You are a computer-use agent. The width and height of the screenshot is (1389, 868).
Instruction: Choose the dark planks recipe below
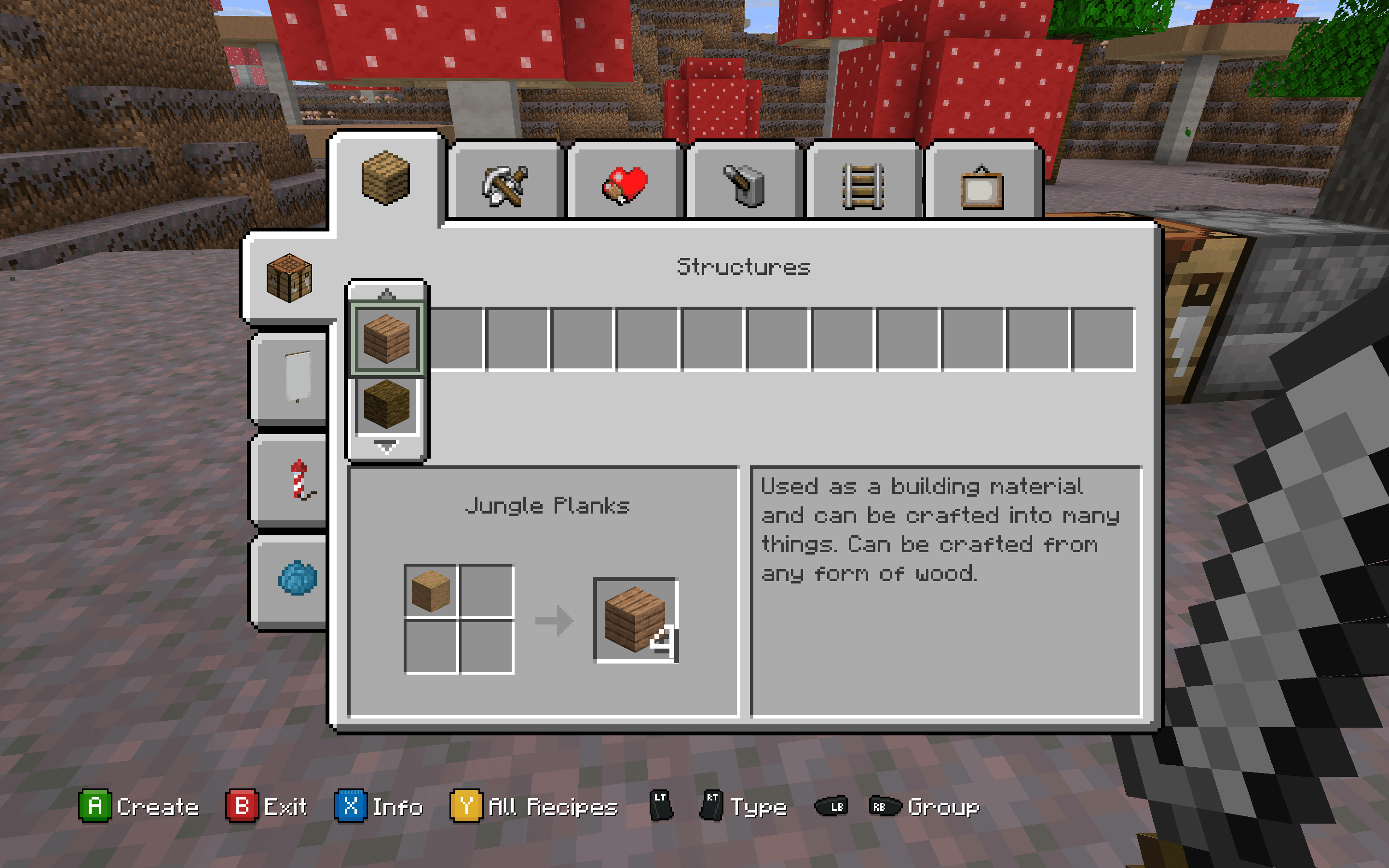[387, 405]
